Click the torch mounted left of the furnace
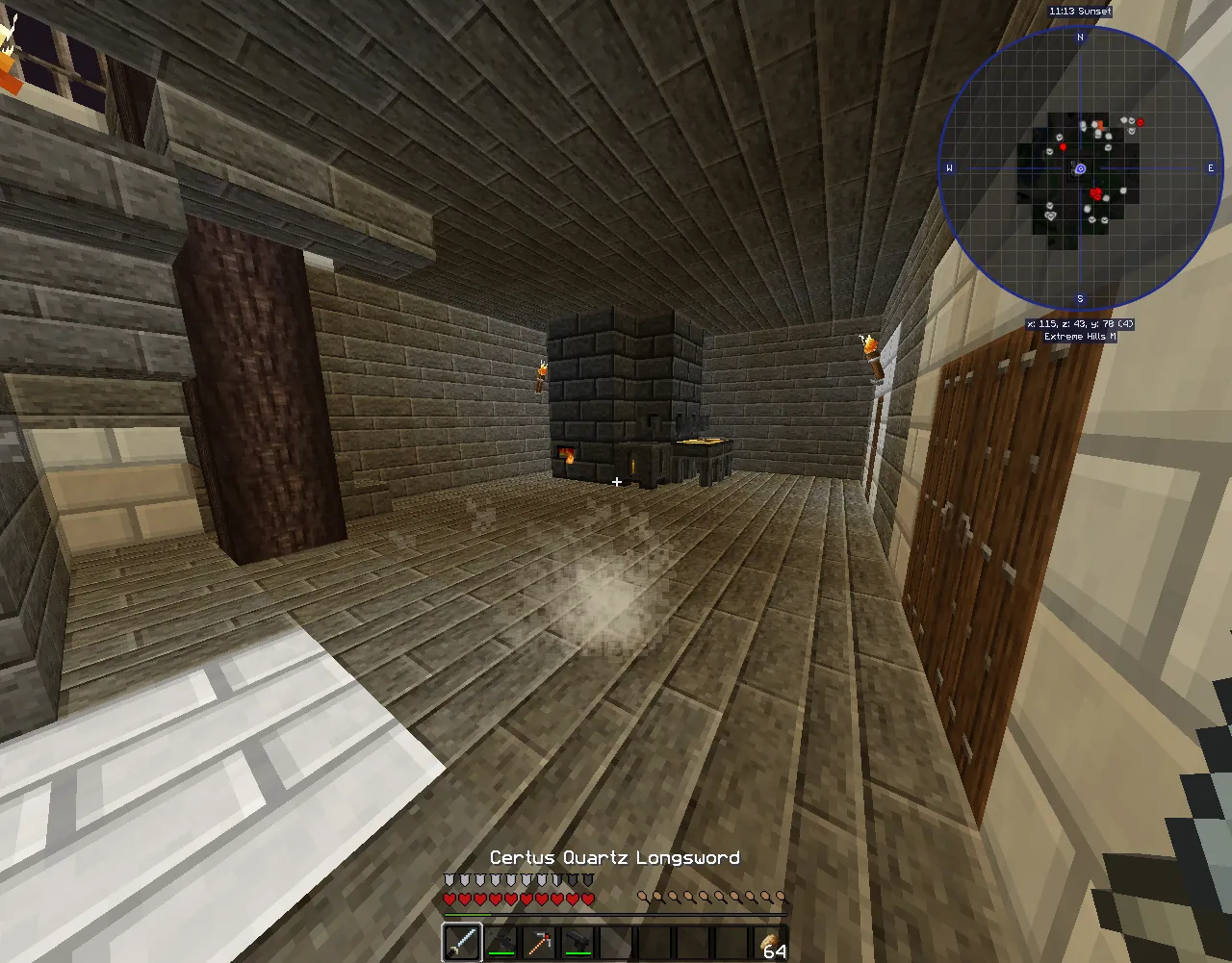This screenshot has height=963, width=1232. pos(543,370)
